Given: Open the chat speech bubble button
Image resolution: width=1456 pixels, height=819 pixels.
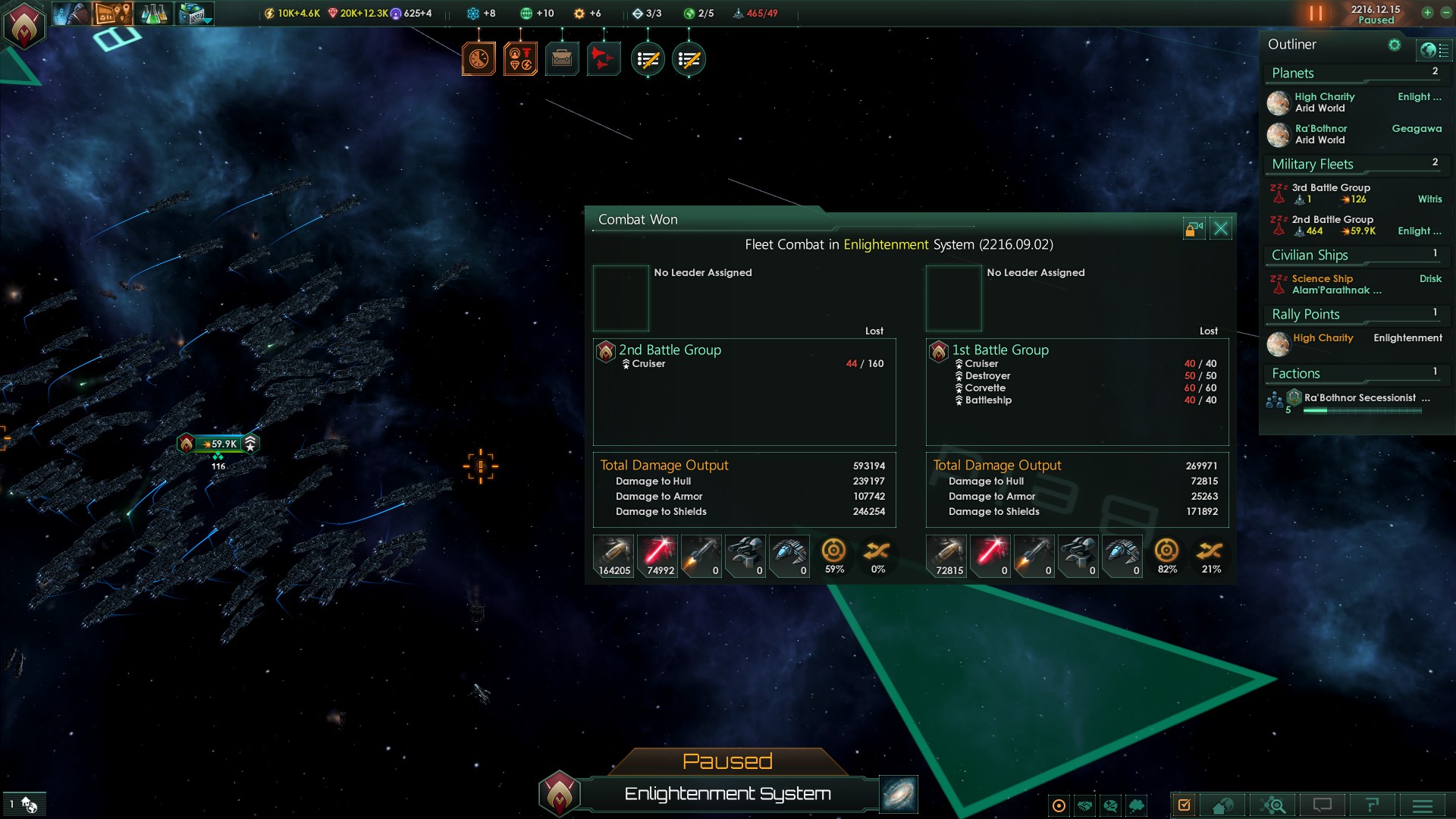Looking at the screenshot, I should click(1322, 805).
